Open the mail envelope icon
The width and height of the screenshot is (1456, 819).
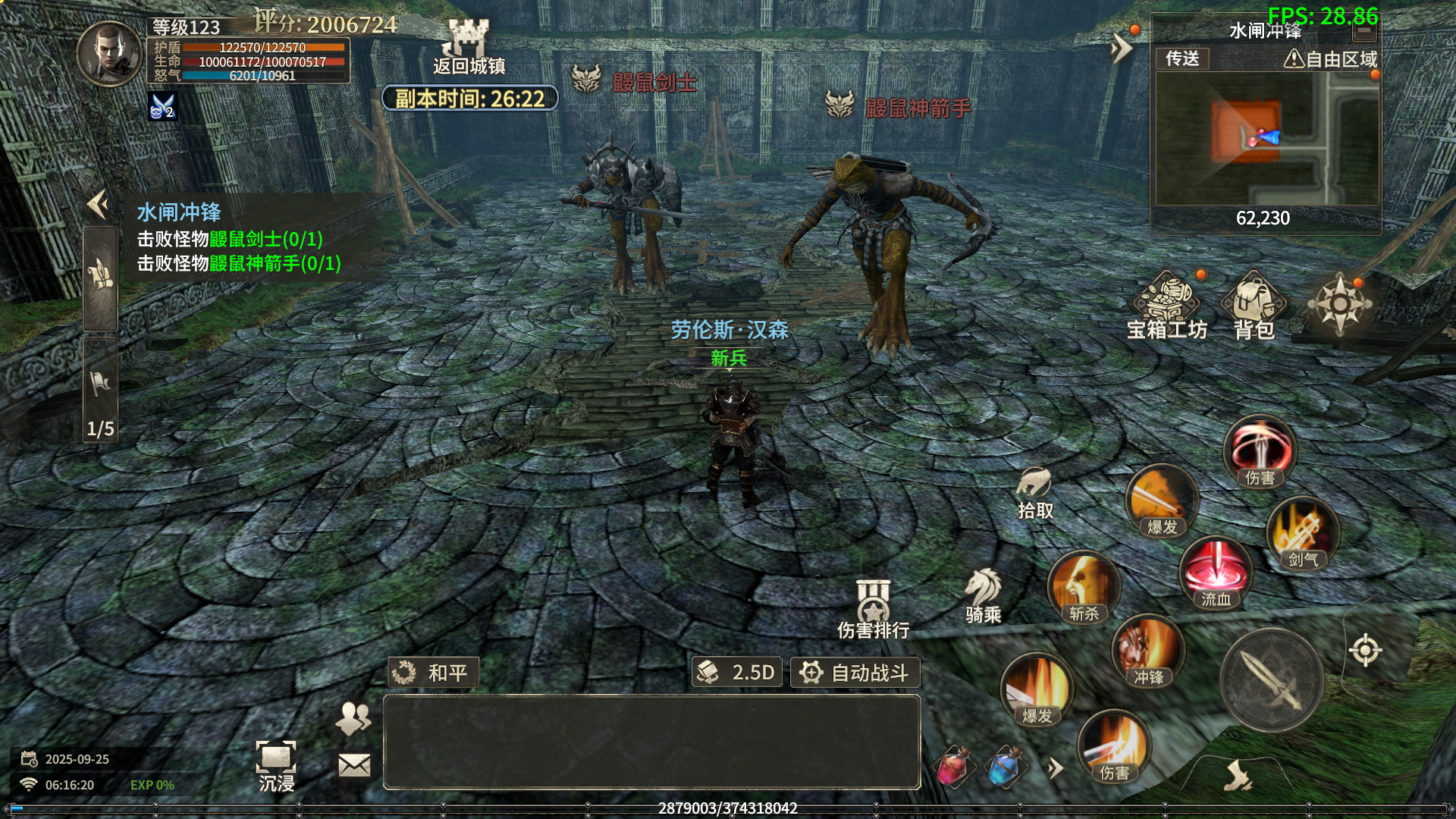click(354, 765)
